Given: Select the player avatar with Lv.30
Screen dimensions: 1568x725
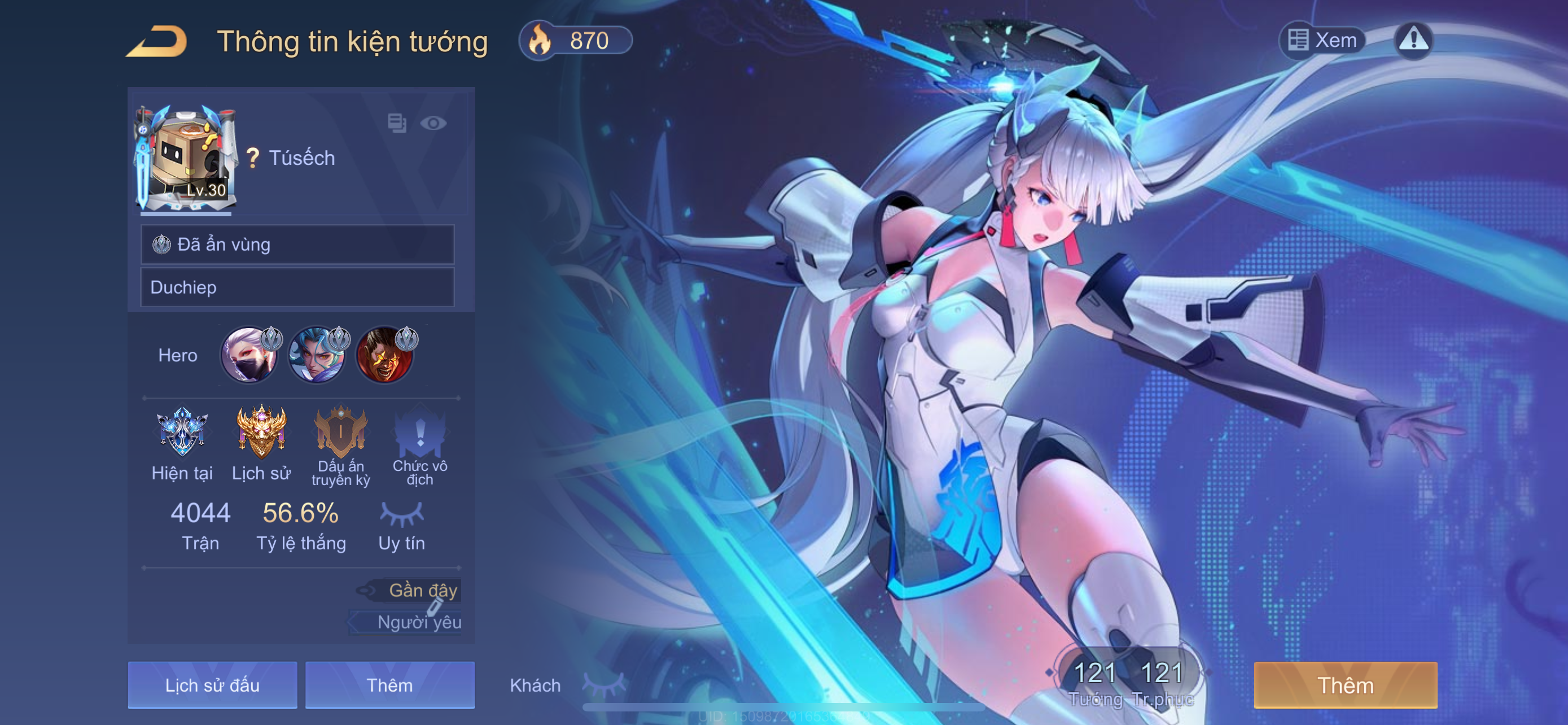Looking at the screenshot, I should pyautogui.click(x=186, y=159).
